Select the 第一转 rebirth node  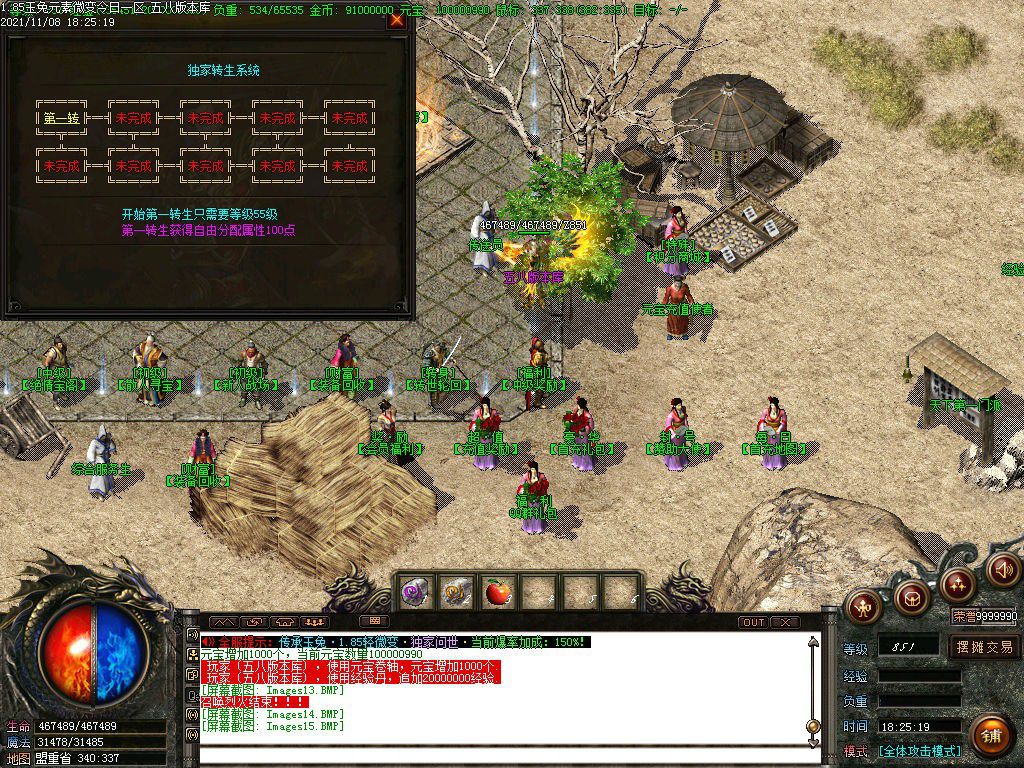coord(62,118)
